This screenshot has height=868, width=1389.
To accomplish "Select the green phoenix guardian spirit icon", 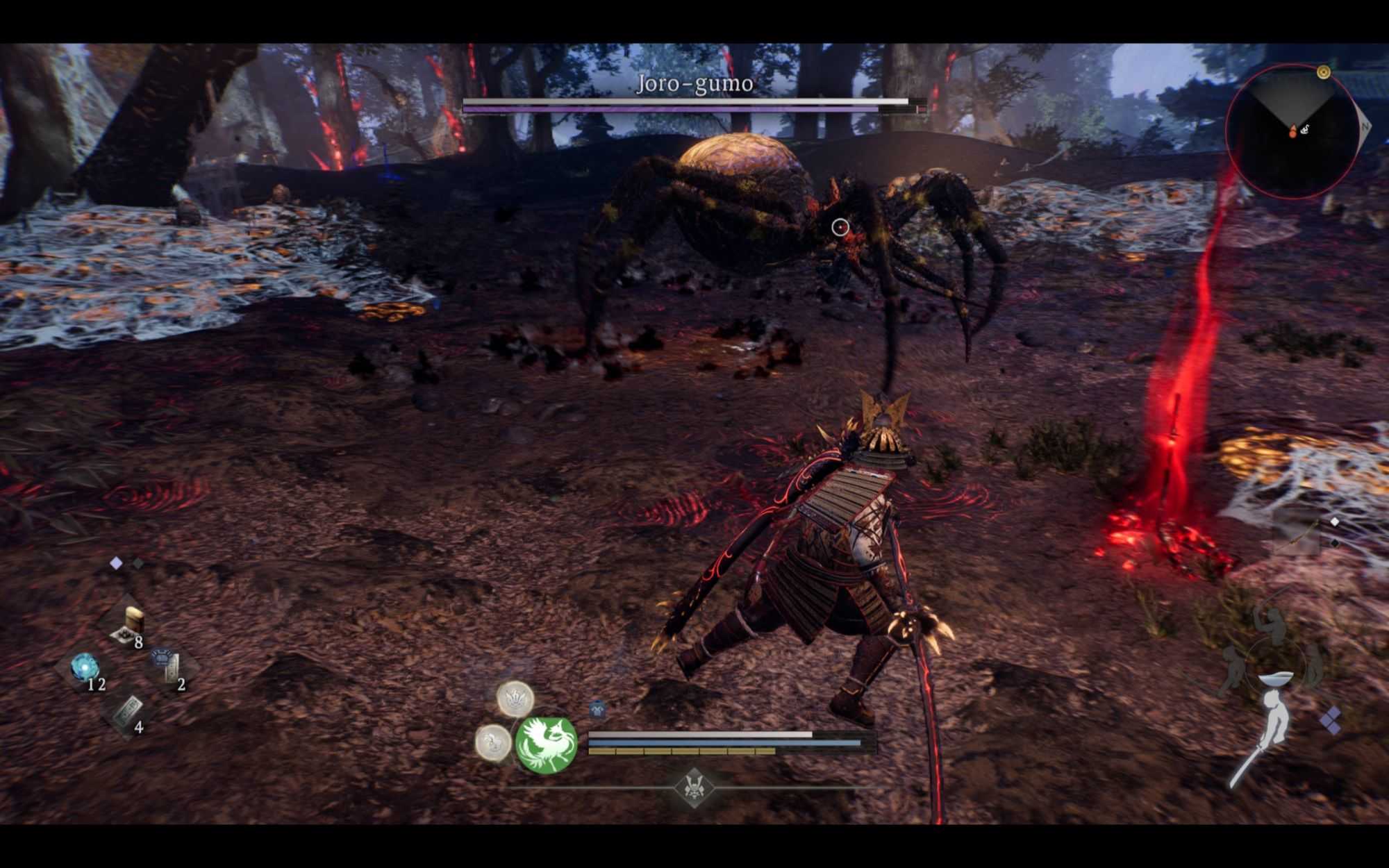I will point(547,745).
